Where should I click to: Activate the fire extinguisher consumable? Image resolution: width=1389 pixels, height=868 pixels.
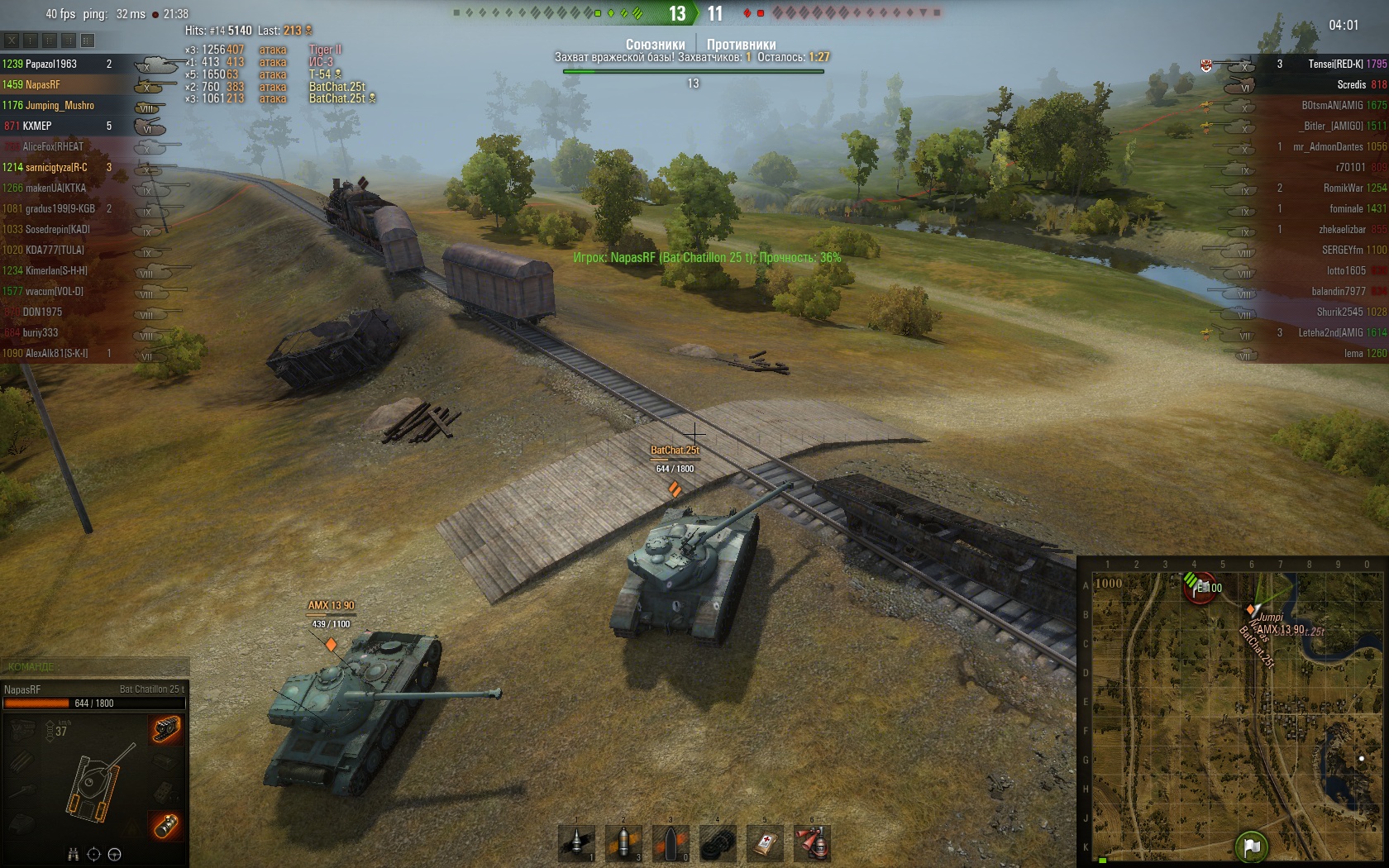(812, 842)
